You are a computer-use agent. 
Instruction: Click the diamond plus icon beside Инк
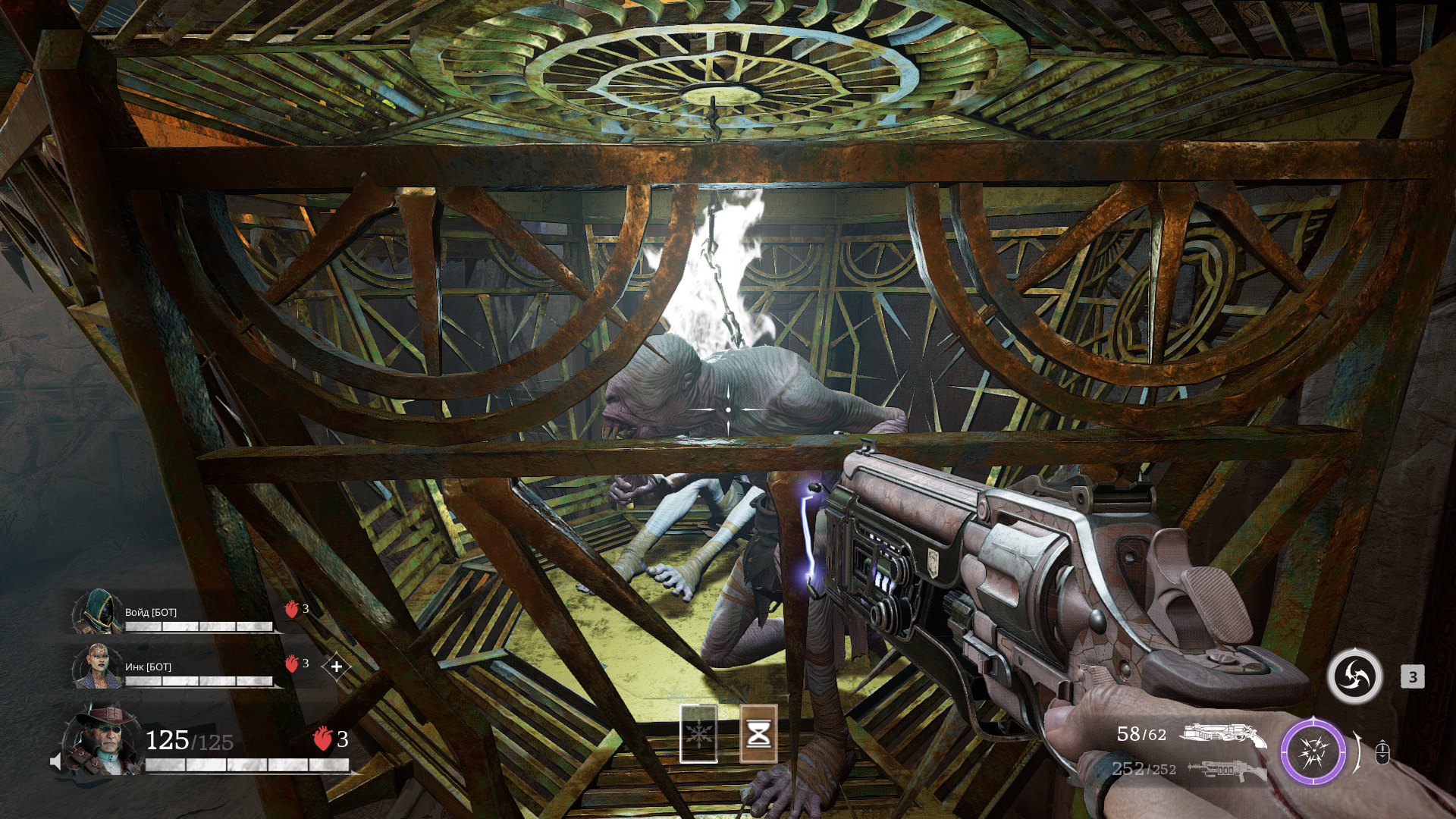pos(337,667)
